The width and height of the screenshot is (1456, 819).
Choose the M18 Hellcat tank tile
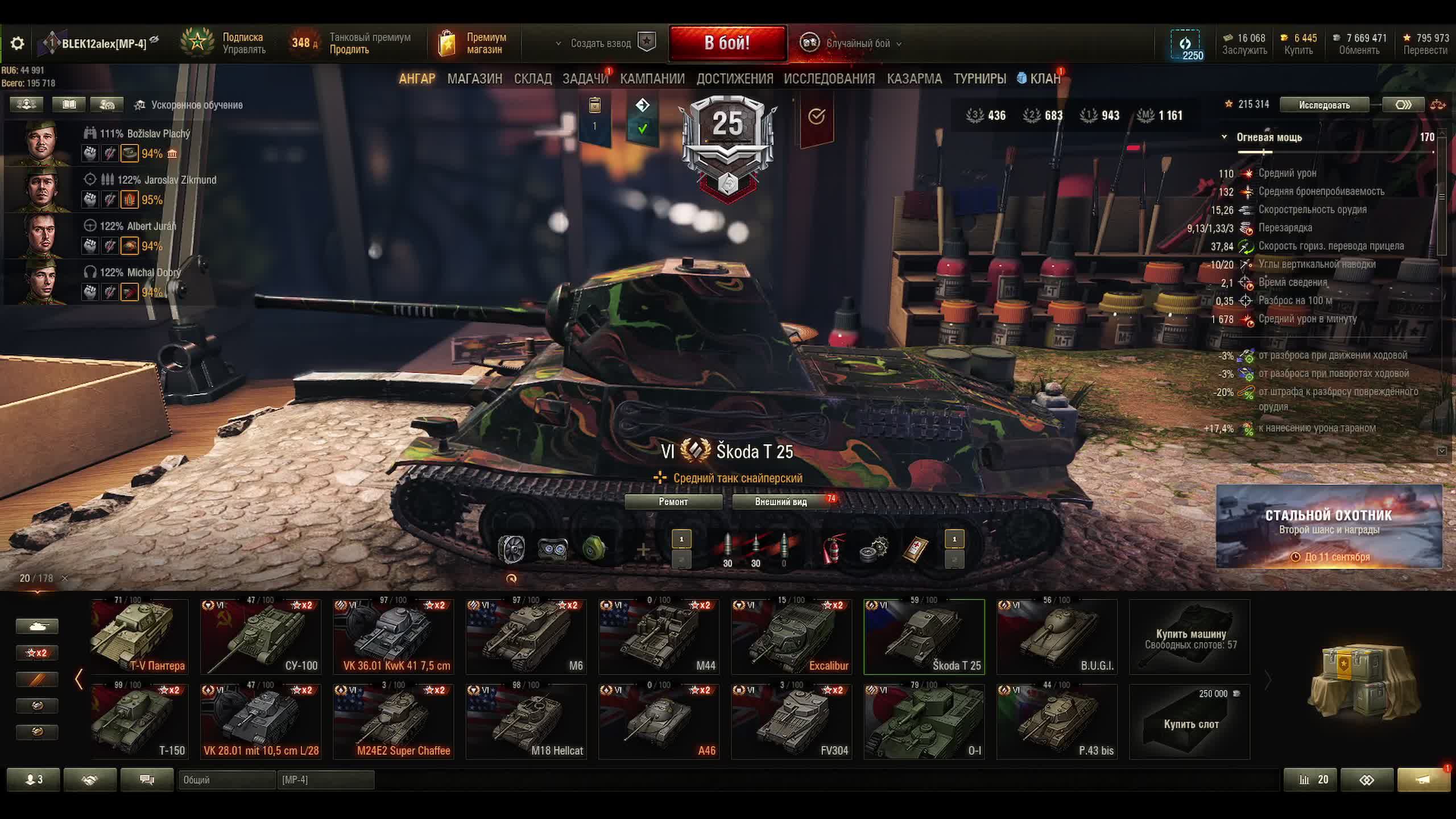[526, 722]
